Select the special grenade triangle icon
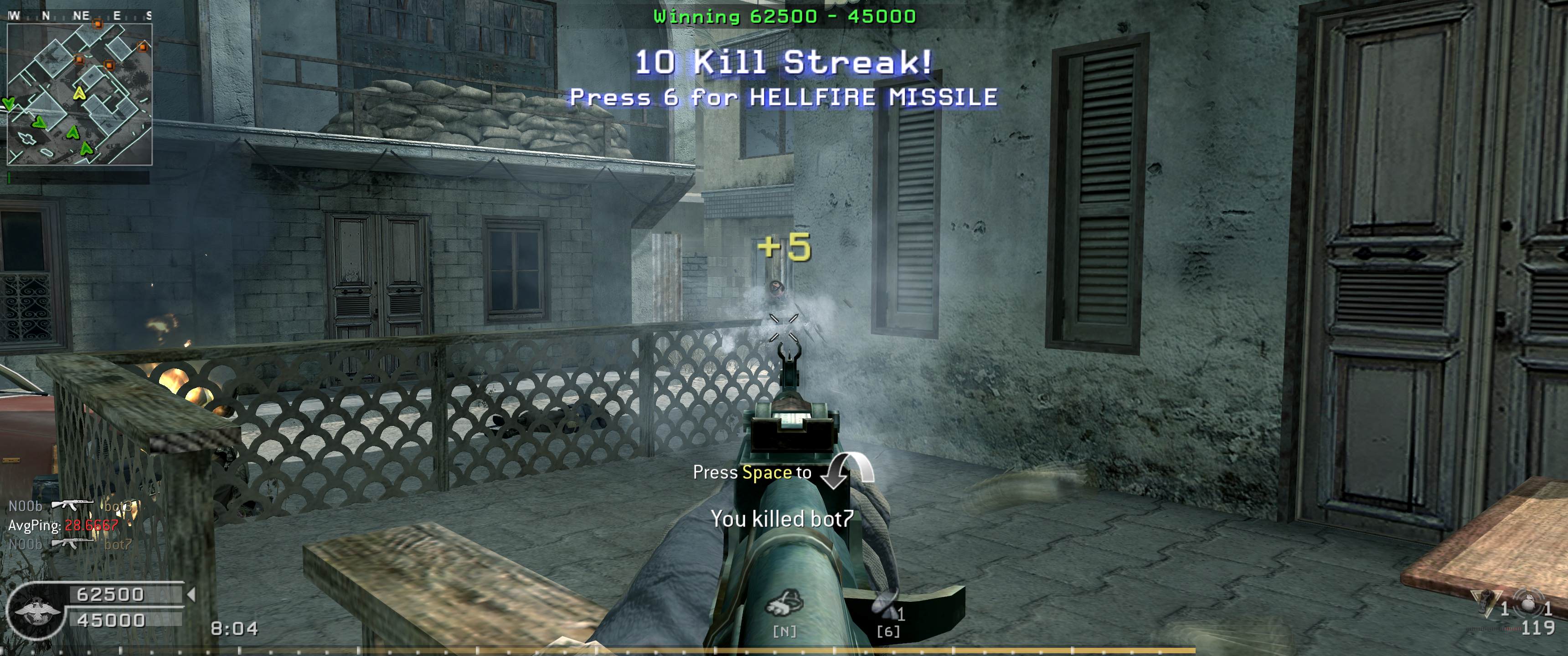The height and width of the screenshot is (656, 1568). 1486,602
